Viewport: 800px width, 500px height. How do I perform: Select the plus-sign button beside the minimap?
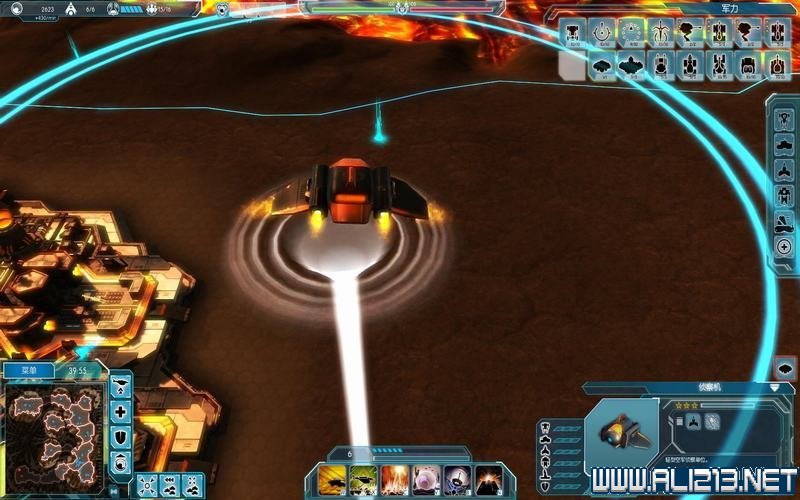tap(121, 411)
